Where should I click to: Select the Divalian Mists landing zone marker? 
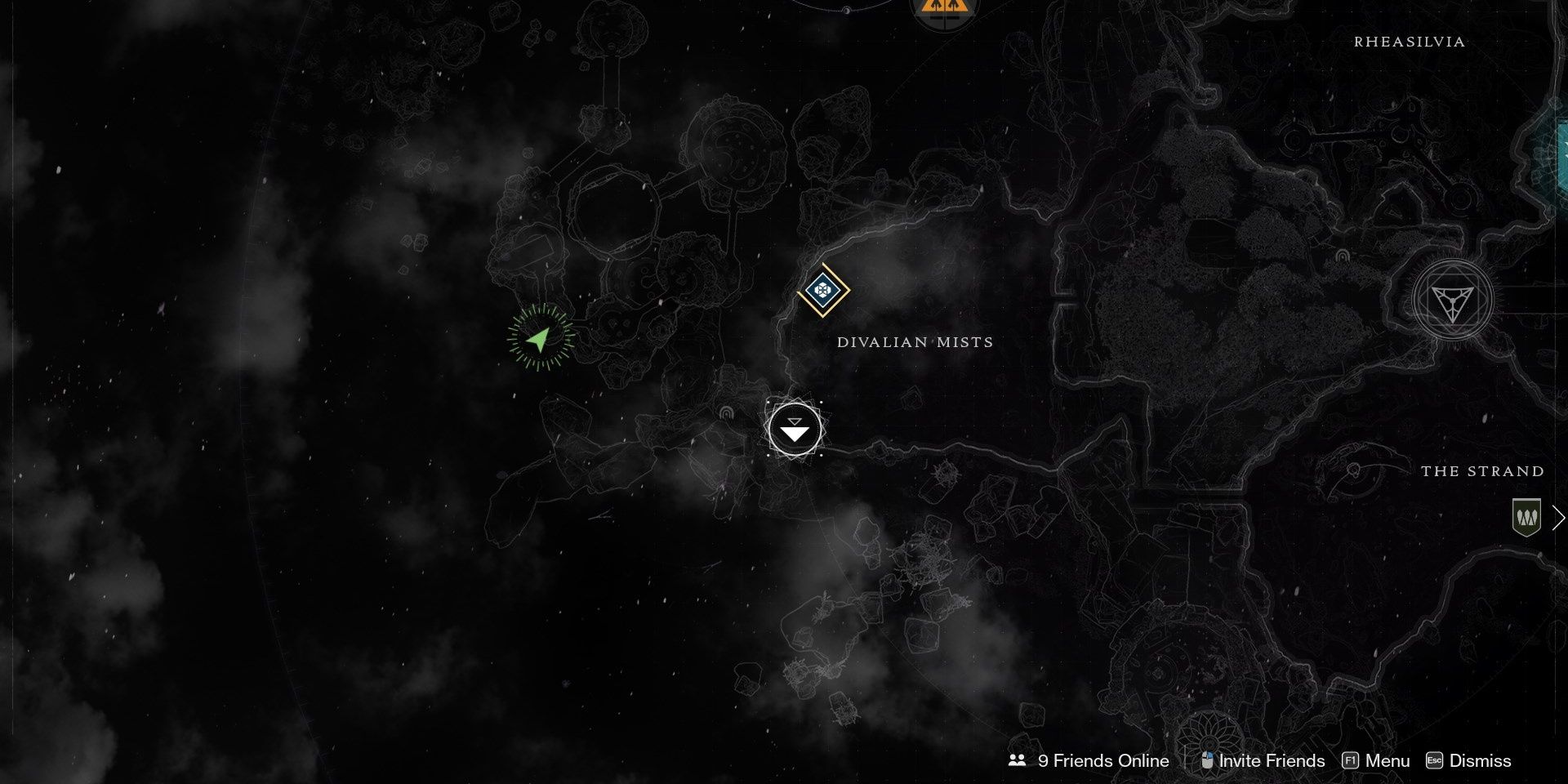click(x=795, y=429)
